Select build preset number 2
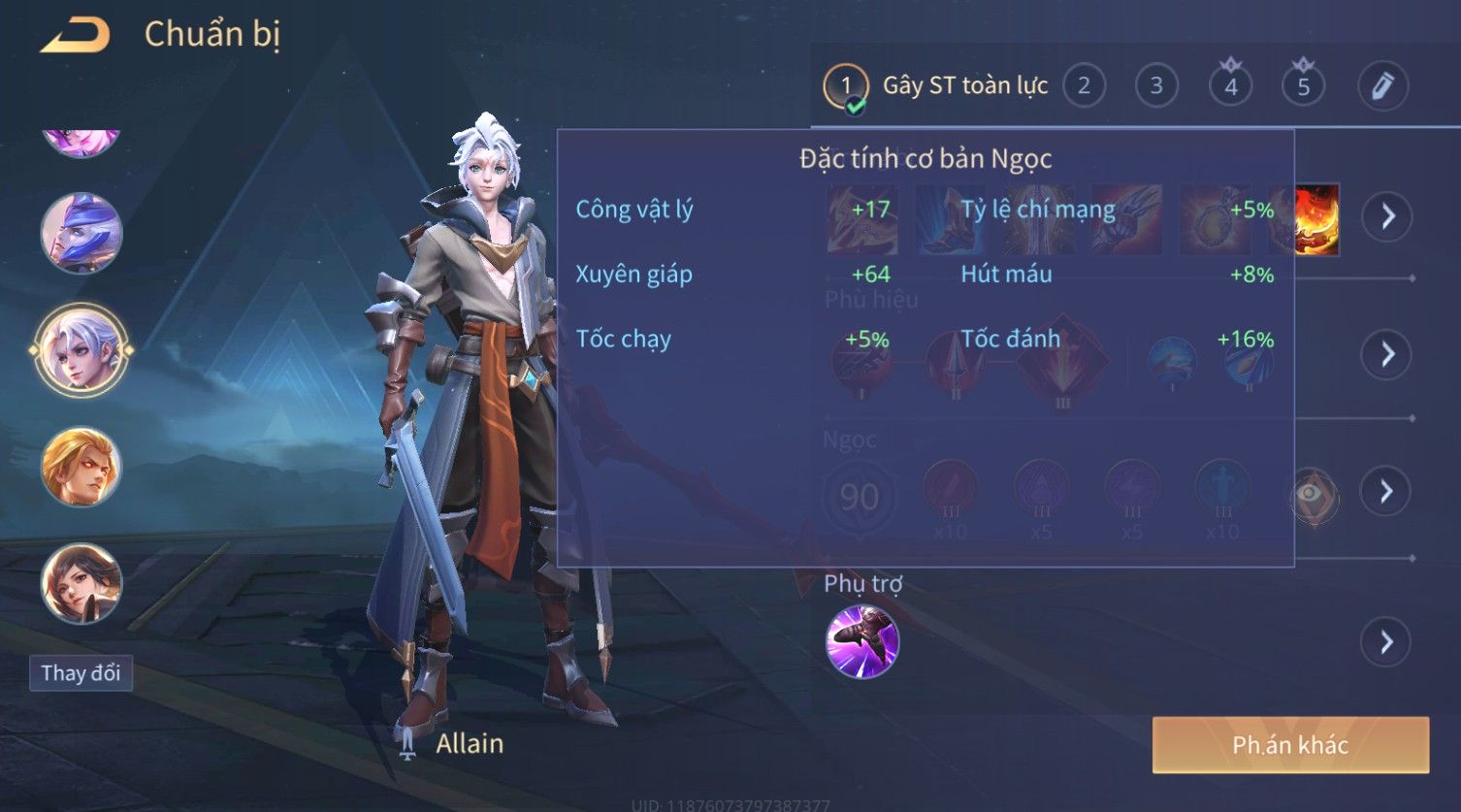This screenshot has width=1461, height=812. 1084,86
